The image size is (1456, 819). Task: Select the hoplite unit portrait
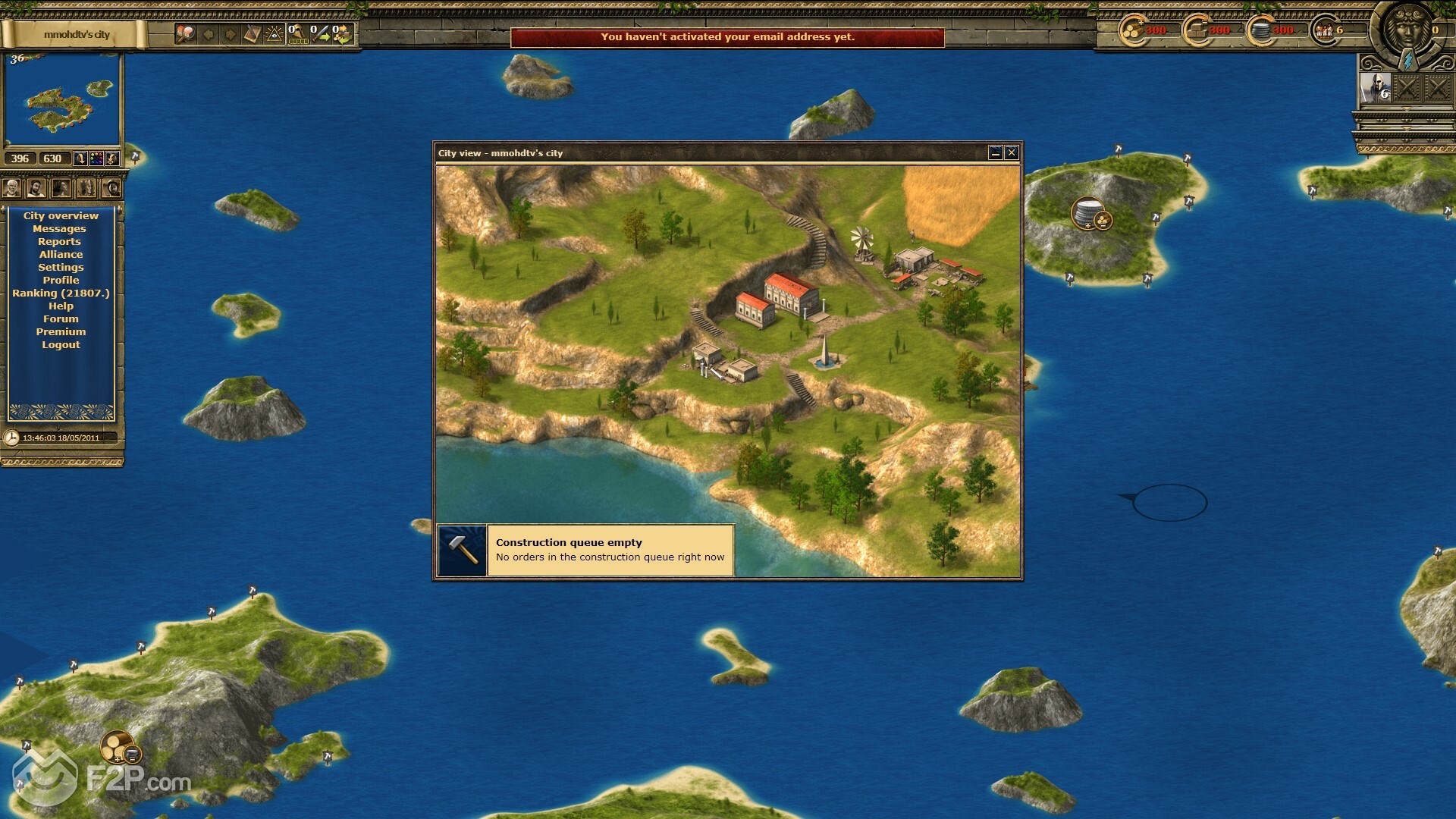[1375, 89]
